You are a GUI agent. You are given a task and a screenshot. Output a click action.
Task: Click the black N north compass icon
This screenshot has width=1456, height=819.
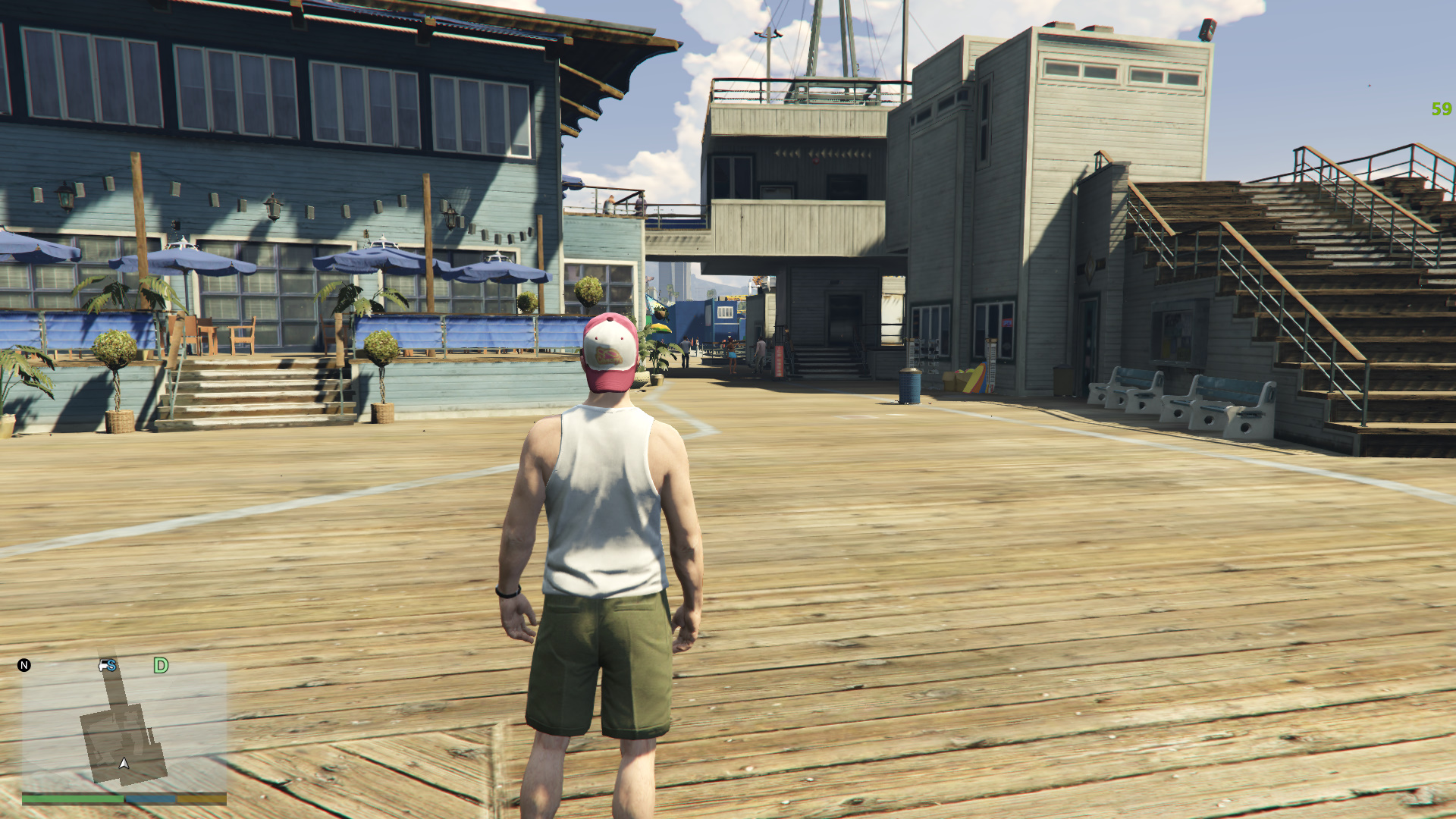point(24,665)
